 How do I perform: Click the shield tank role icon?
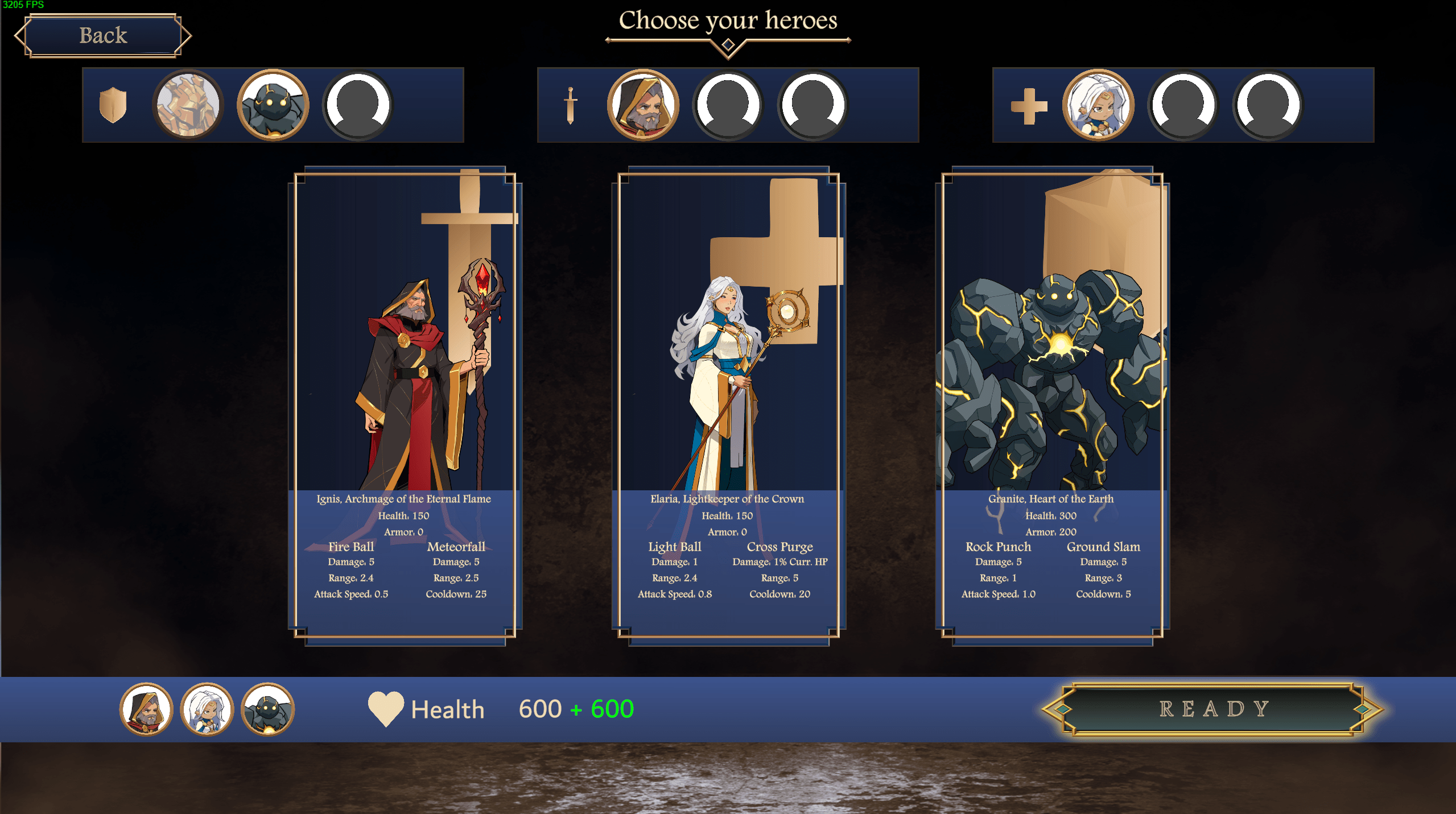[113, 105]
